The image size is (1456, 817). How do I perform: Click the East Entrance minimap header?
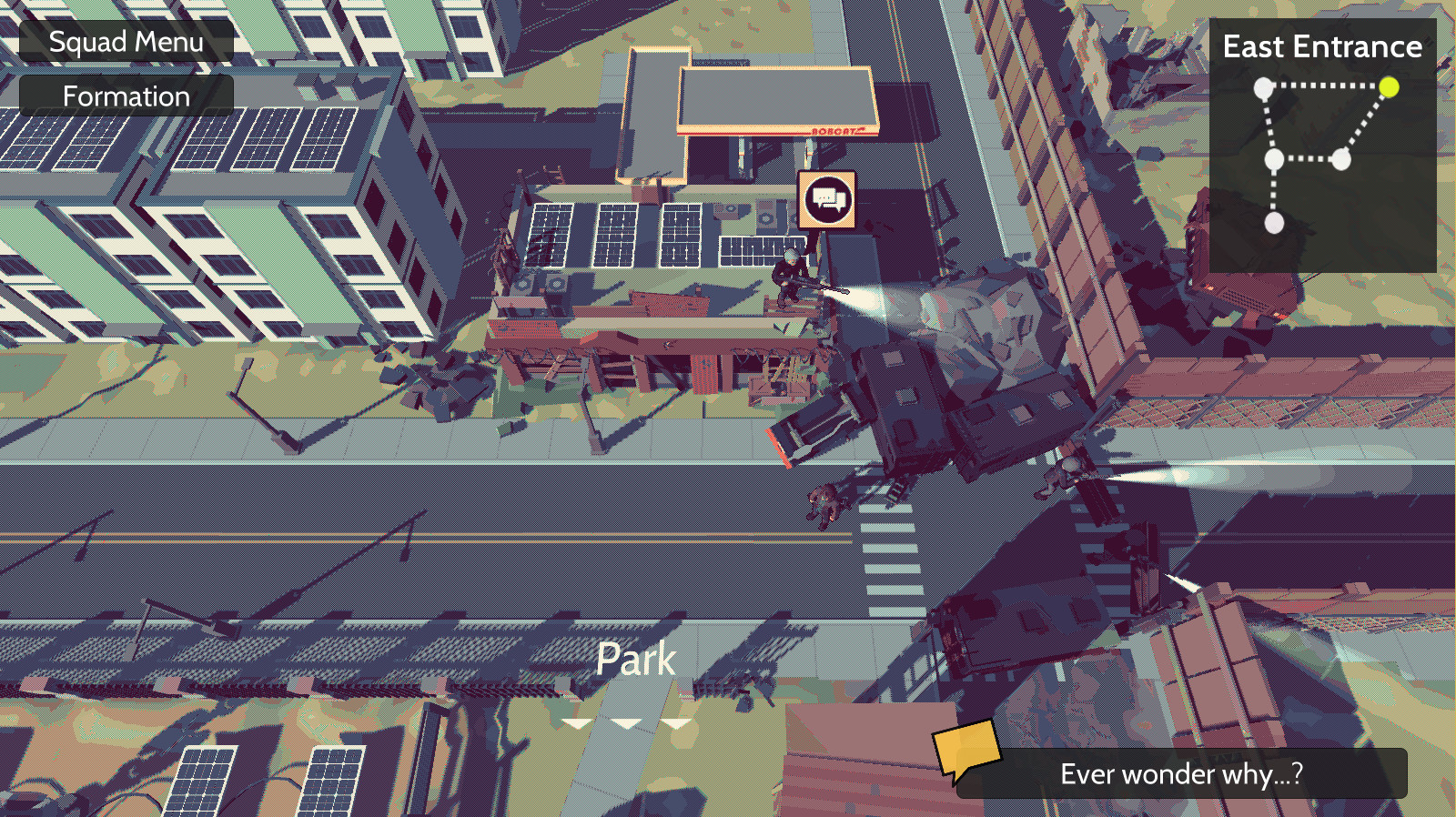click(x=1321, y=47)
